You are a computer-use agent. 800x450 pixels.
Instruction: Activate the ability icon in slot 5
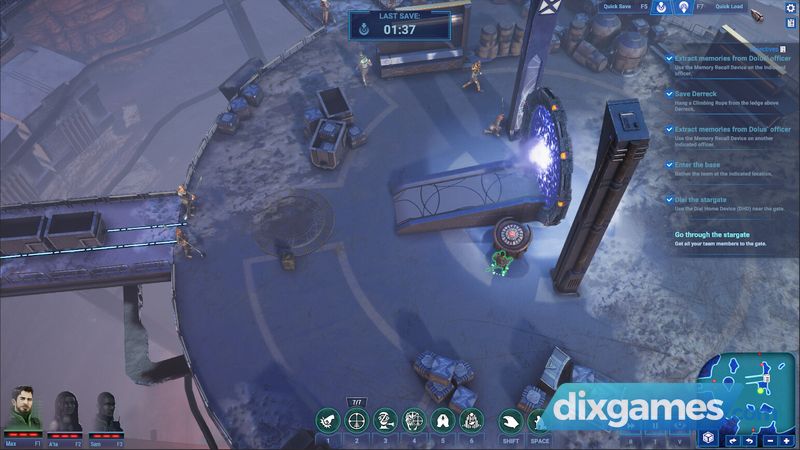[443, 421]
